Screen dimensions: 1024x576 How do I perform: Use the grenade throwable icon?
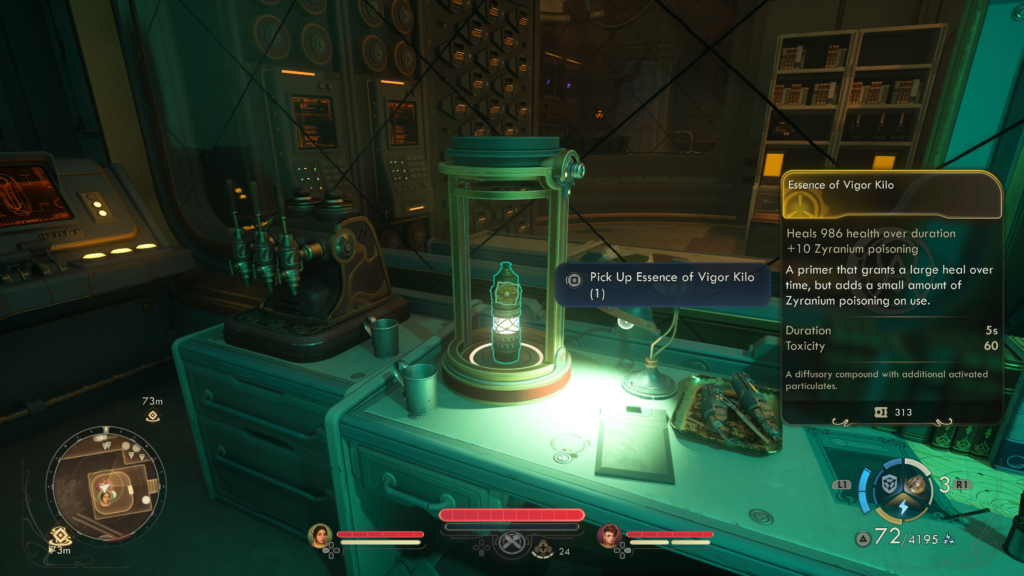[x=916, y=484]
